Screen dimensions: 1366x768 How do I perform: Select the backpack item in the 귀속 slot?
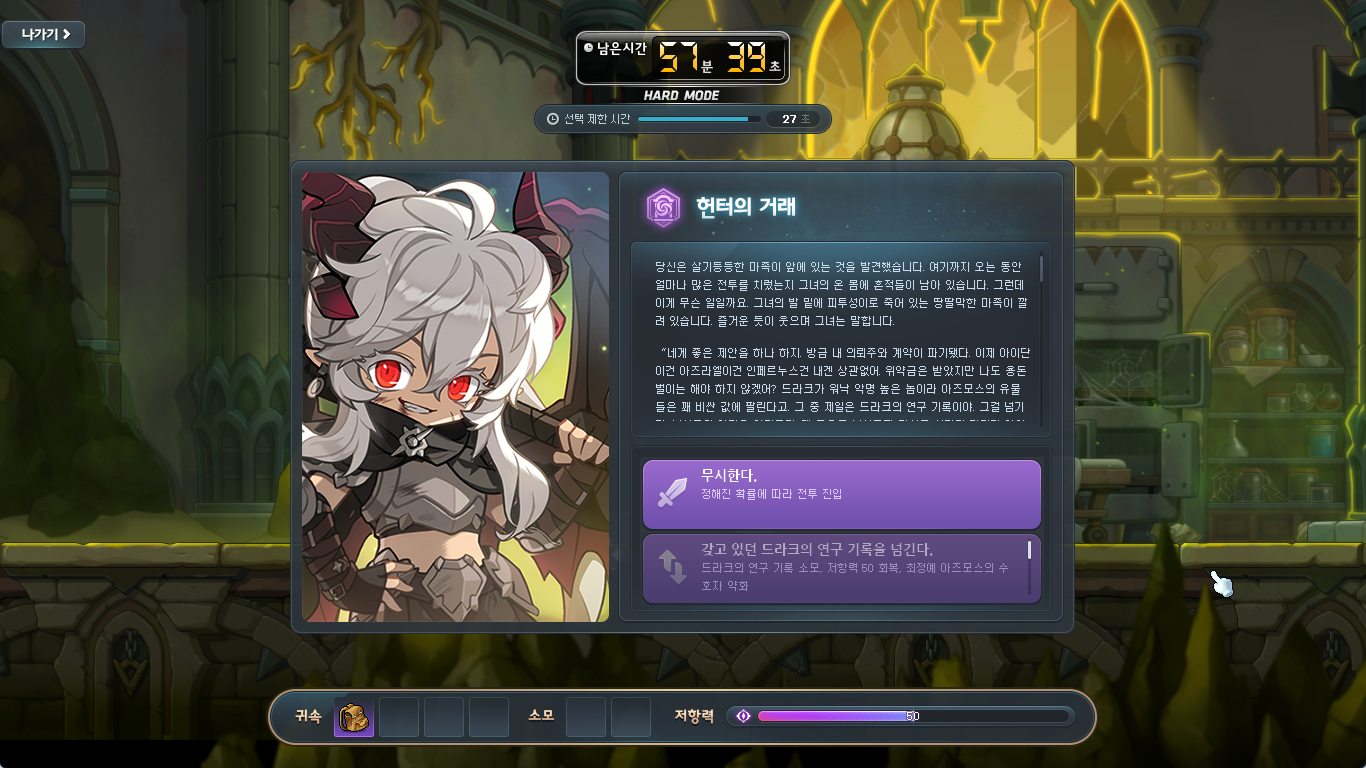pos(354,717)
